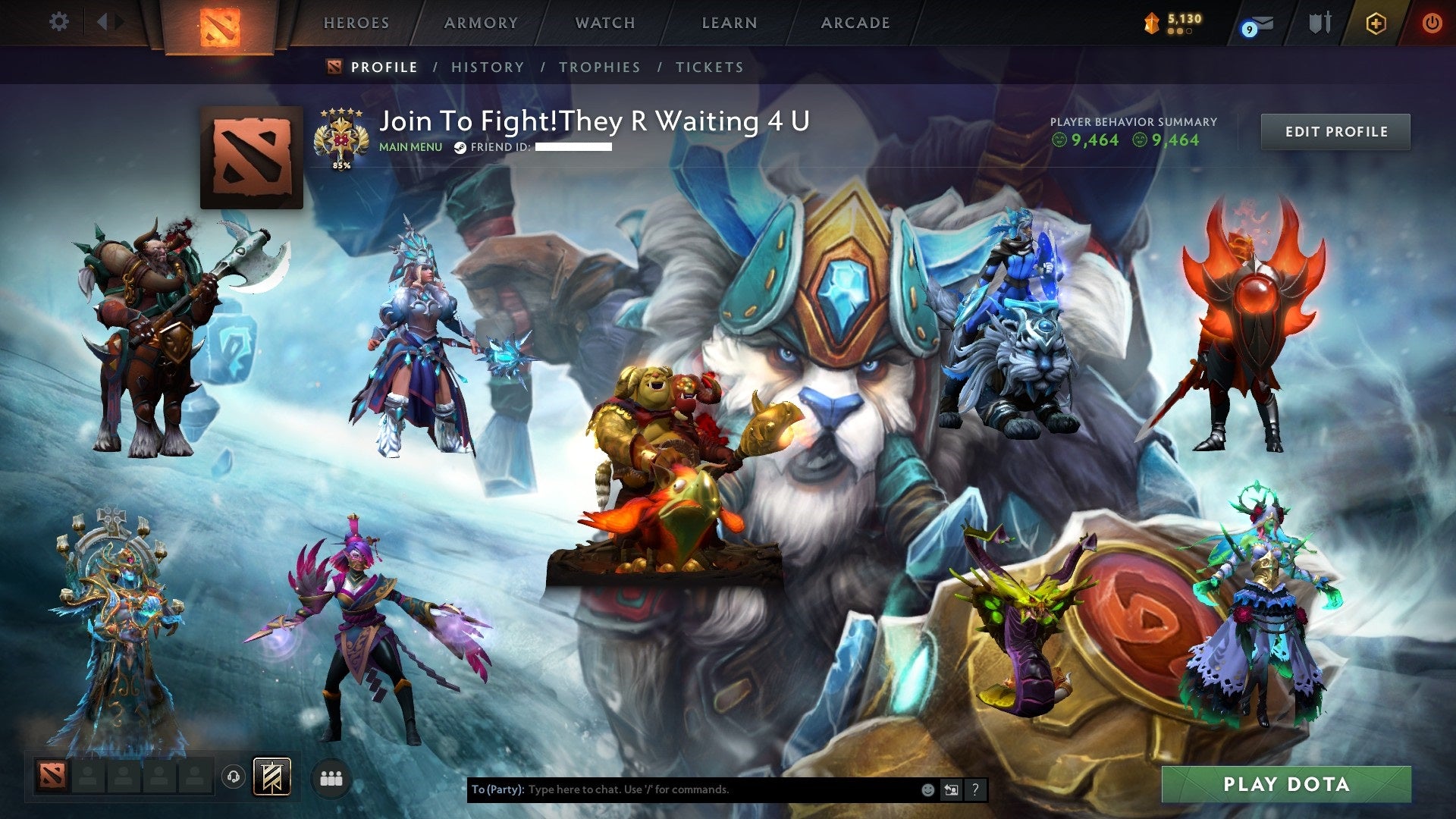
Task: Expand the MAIN MENU status dropdown
Action: tap(409, 147)
